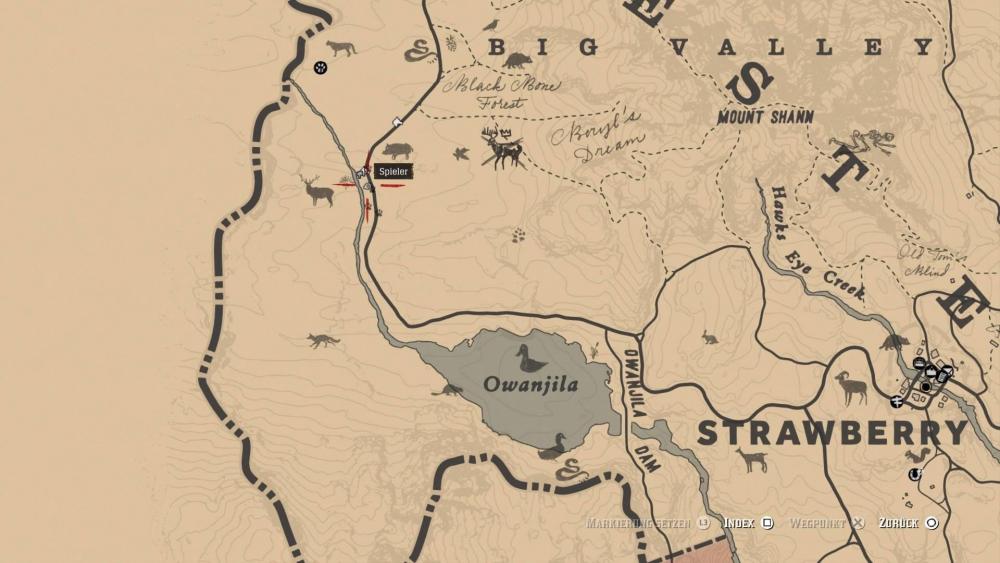Click the antlered stag icon west of player
Image resolution: width=1000 pixels, height=563 pixels.
click(318, 189)
